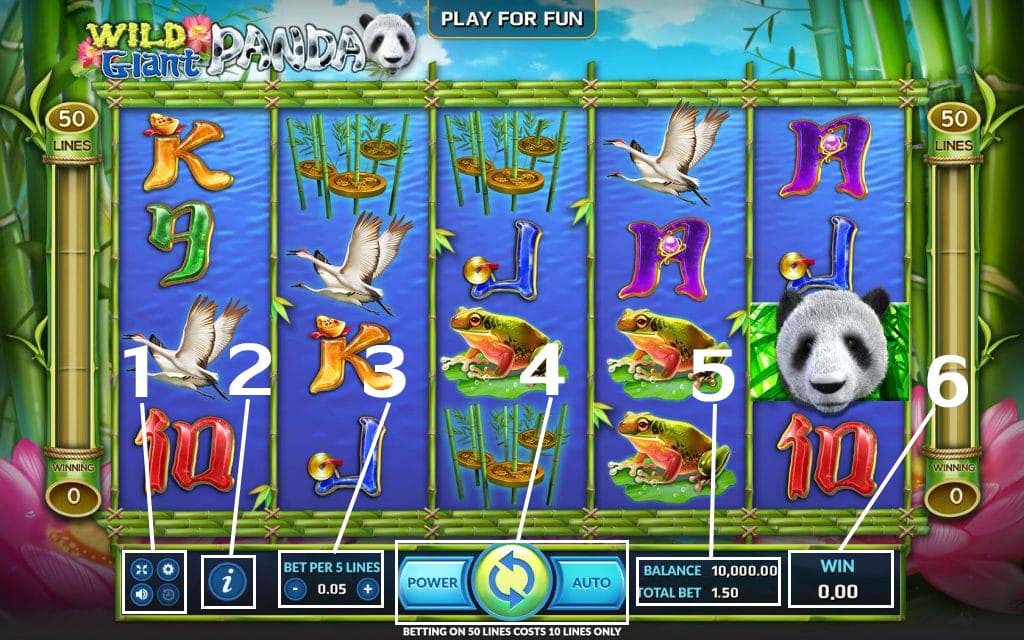
Task: Increase bet per 5 lines with plus
Action: [x=368, y=589]
